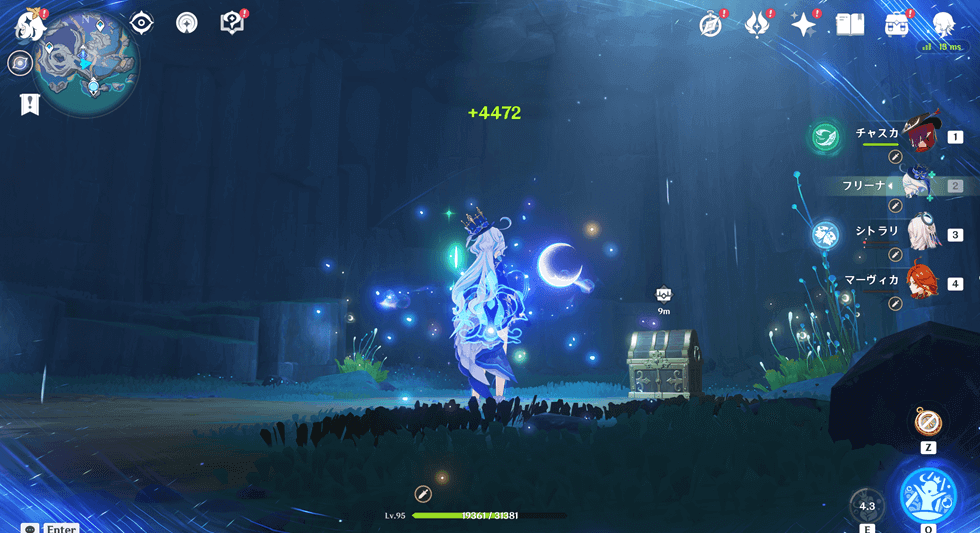Image resolution: width=980 pixels, height=533 pixels.
Task: Open the question-mark tutorial book icon
Action: pos(232,23)
